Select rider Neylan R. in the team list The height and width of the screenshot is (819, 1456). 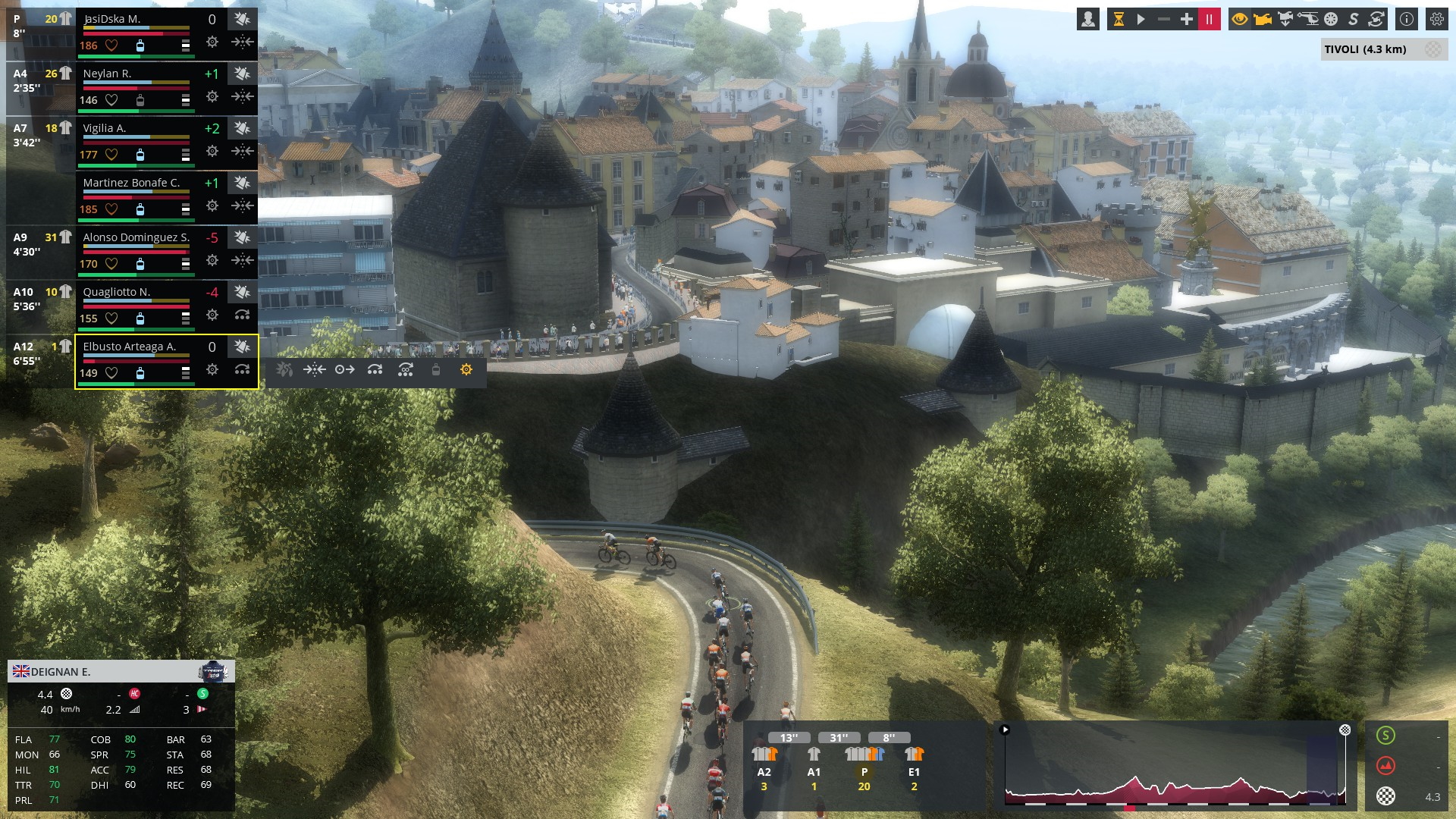pyautogui.click(x=107, y=74)
